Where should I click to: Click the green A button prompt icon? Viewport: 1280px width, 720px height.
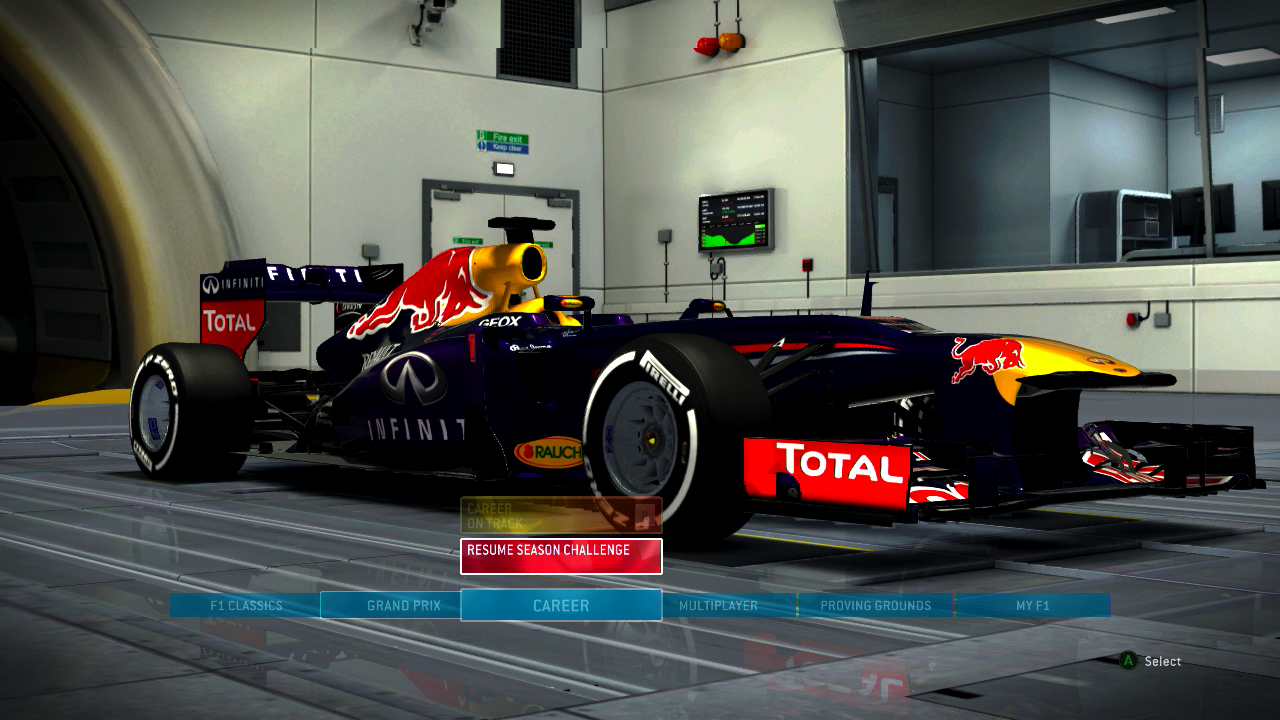pos(1127,661)
